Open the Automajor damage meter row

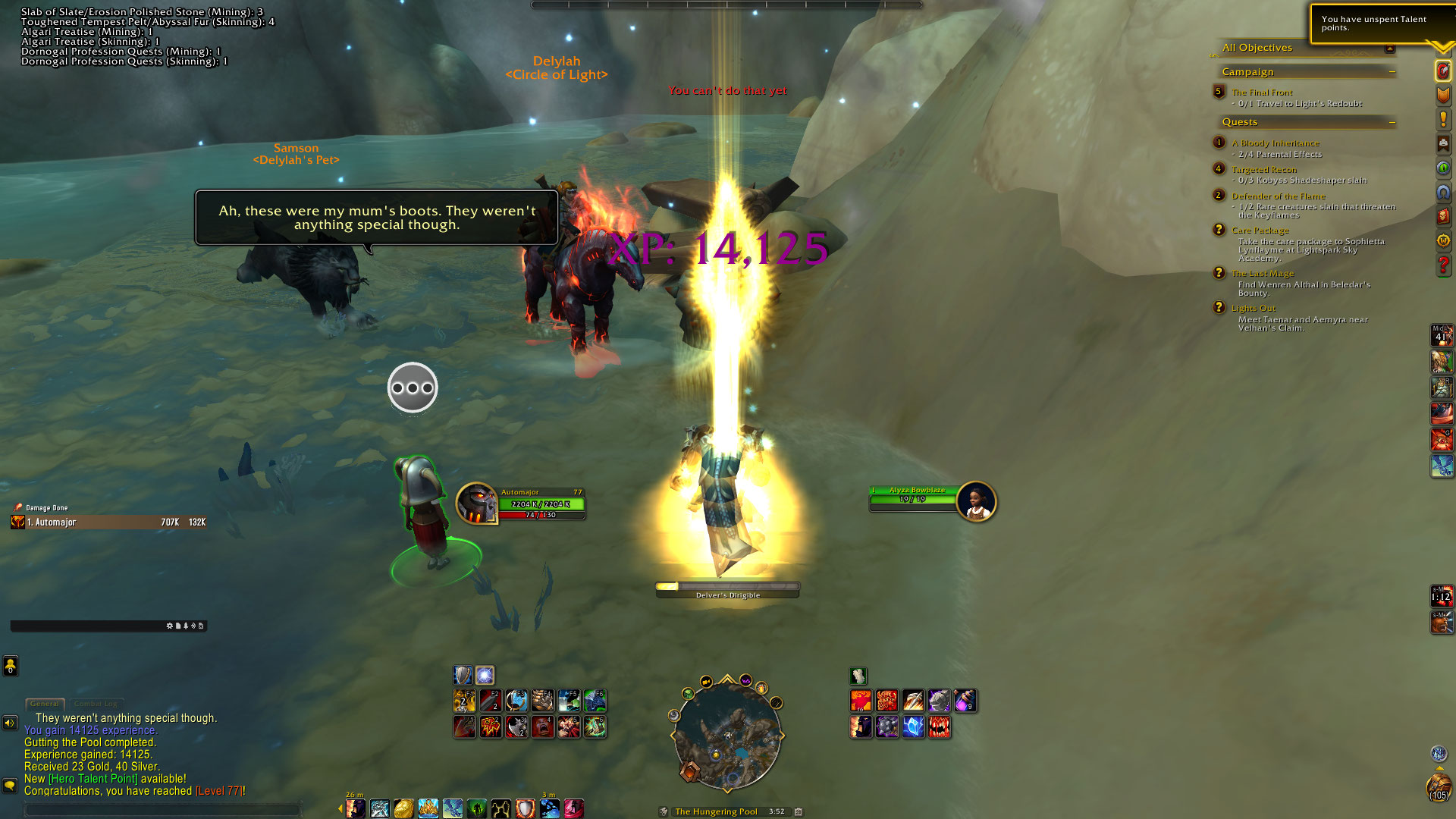(108, 522)
